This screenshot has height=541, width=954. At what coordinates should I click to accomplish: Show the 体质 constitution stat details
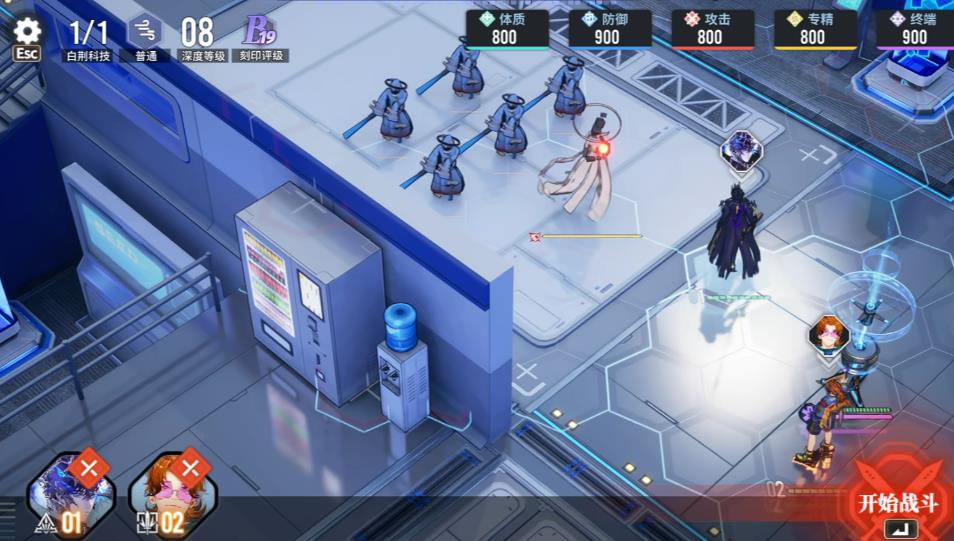click(506, 29)
